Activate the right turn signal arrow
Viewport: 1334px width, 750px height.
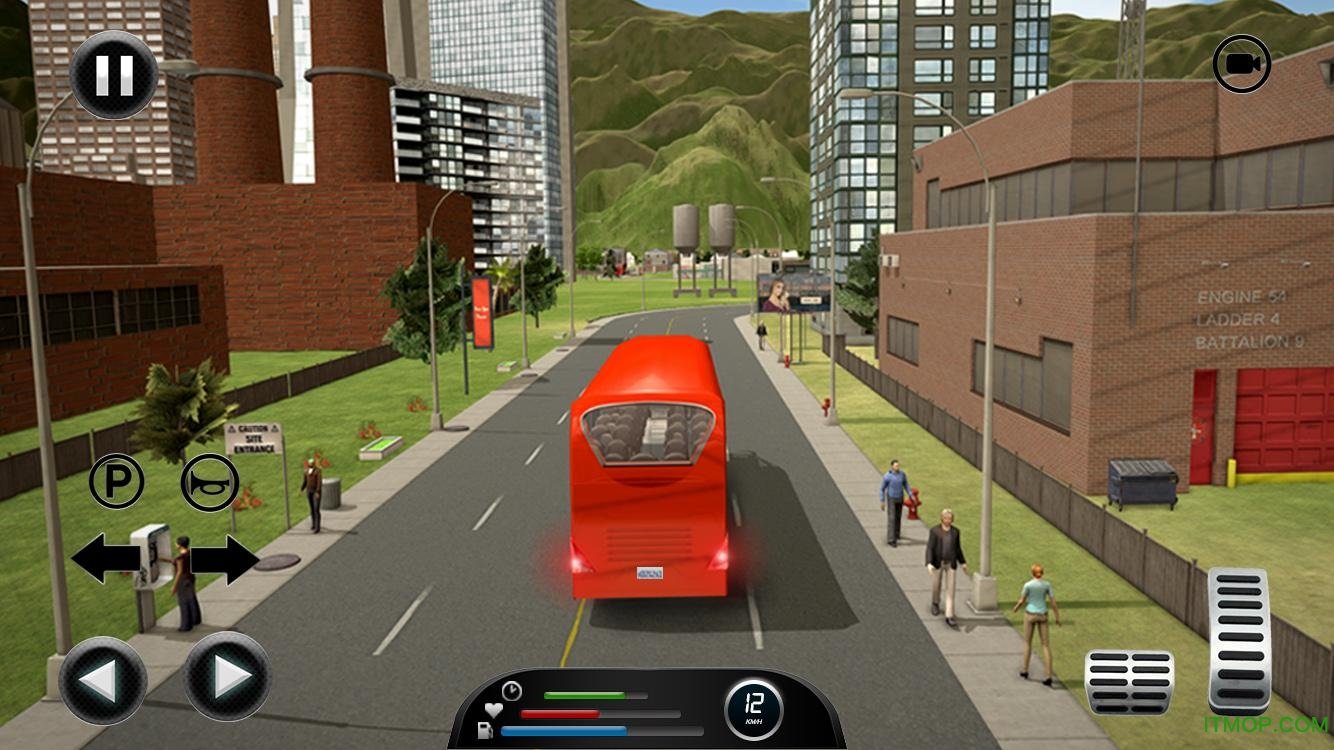(228, 559)
